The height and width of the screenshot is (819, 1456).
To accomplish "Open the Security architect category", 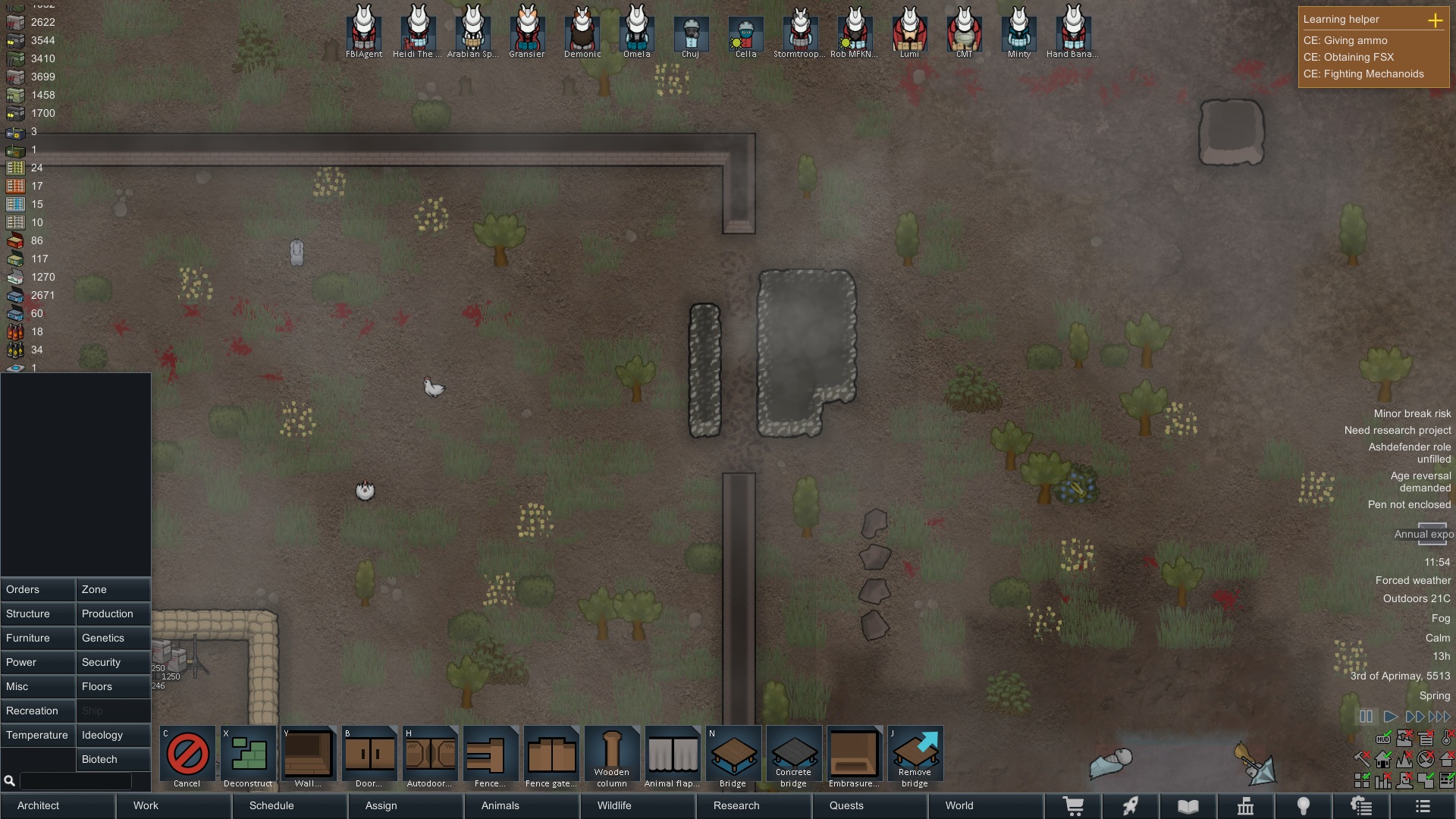I will tap(113, 662).
